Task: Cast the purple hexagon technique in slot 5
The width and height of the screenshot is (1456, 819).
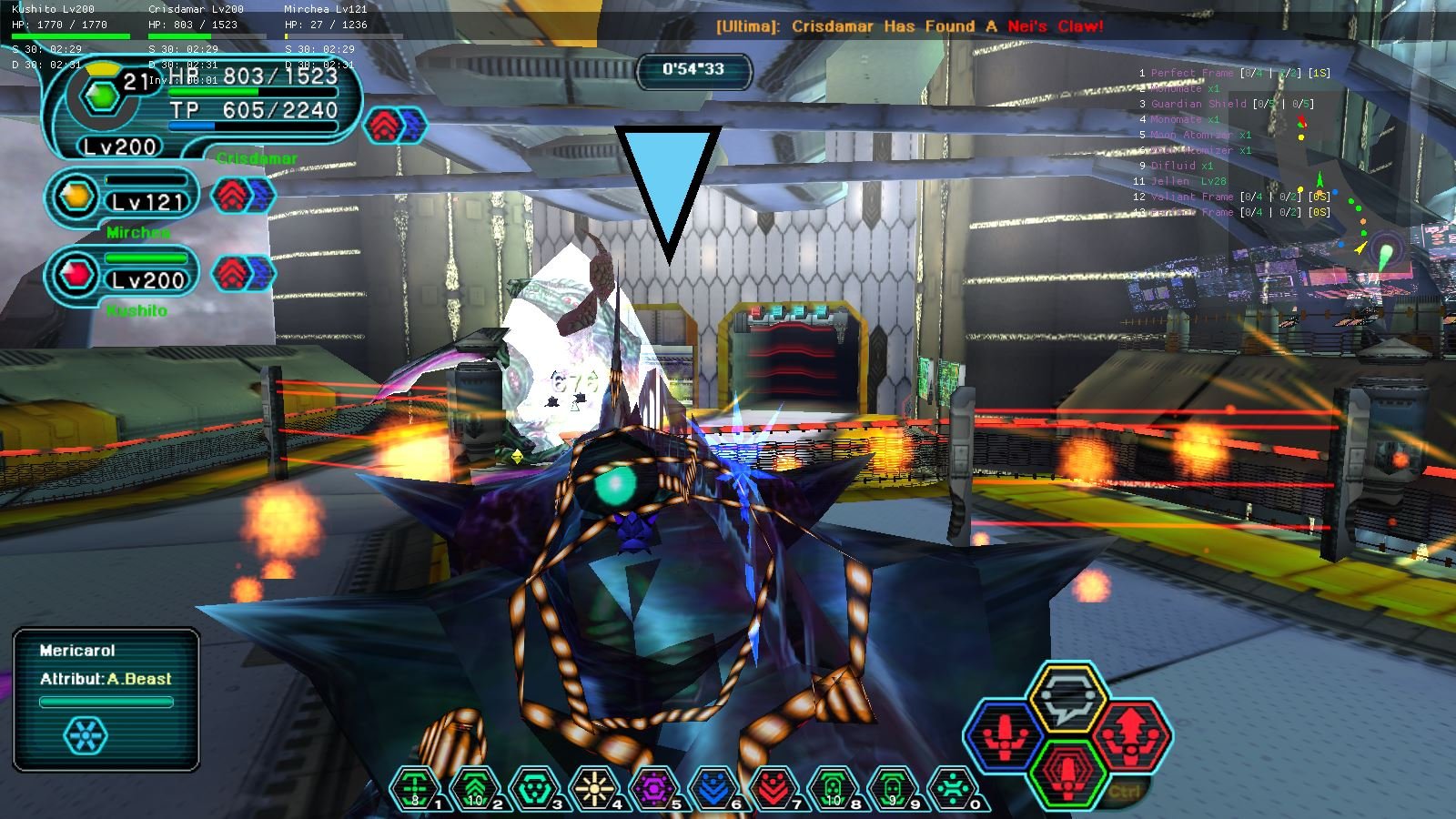Action: (654, 788)
